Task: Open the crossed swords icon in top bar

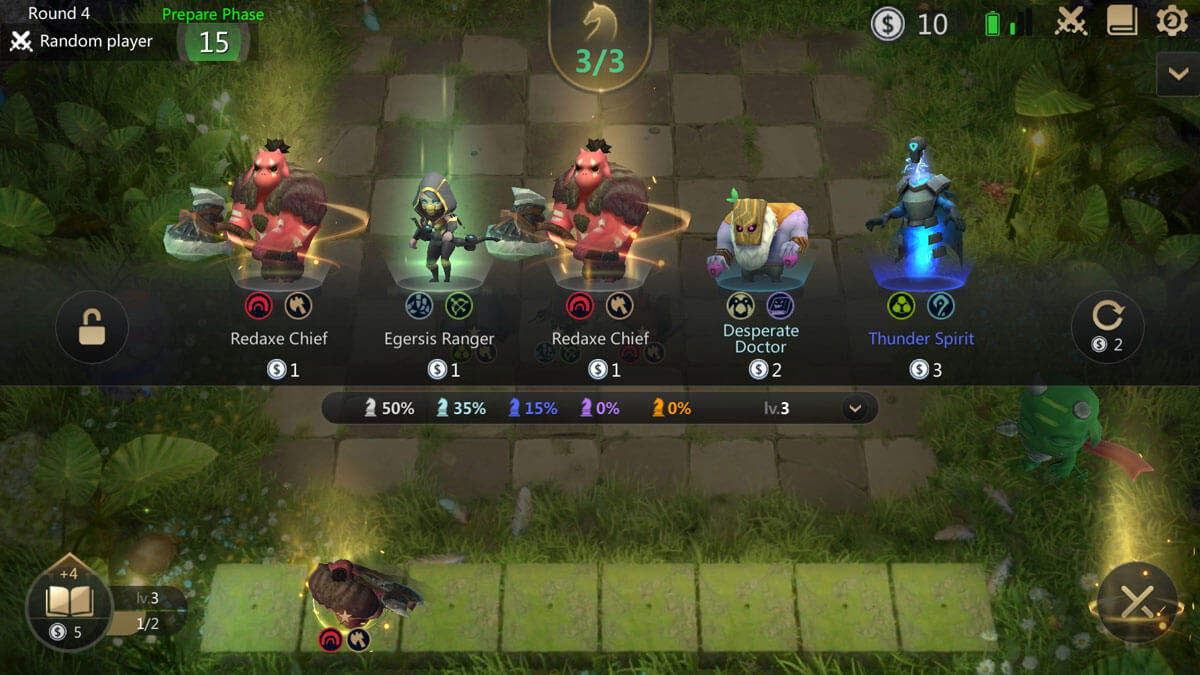Action: pos(1072,22)
